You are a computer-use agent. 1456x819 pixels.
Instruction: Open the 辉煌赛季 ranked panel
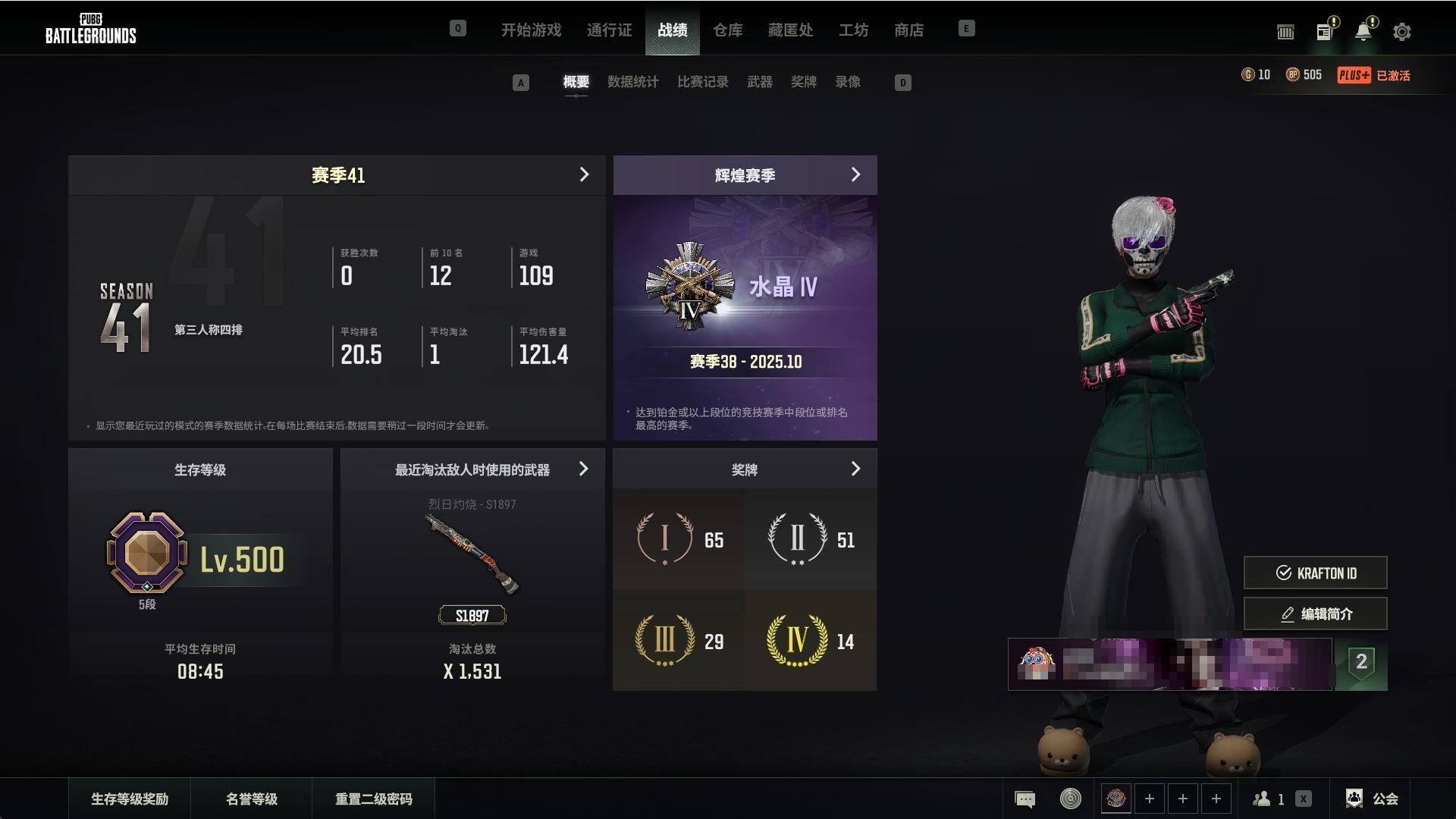(x=855, y=175)
